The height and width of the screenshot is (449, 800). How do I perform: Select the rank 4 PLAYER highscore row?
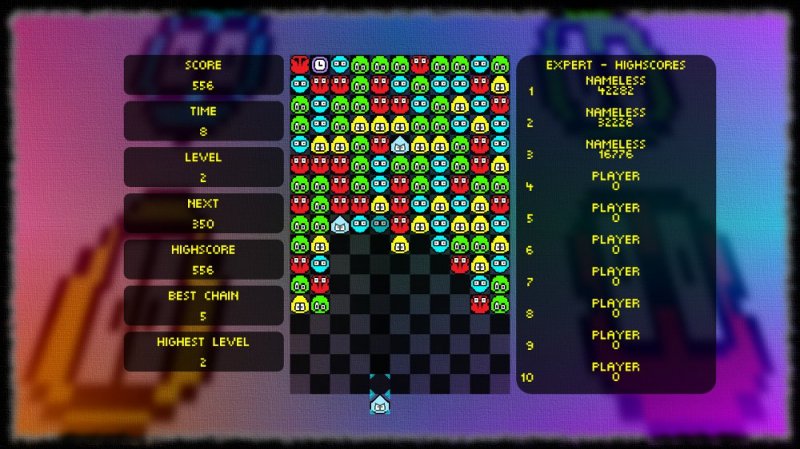click(615, 186)
